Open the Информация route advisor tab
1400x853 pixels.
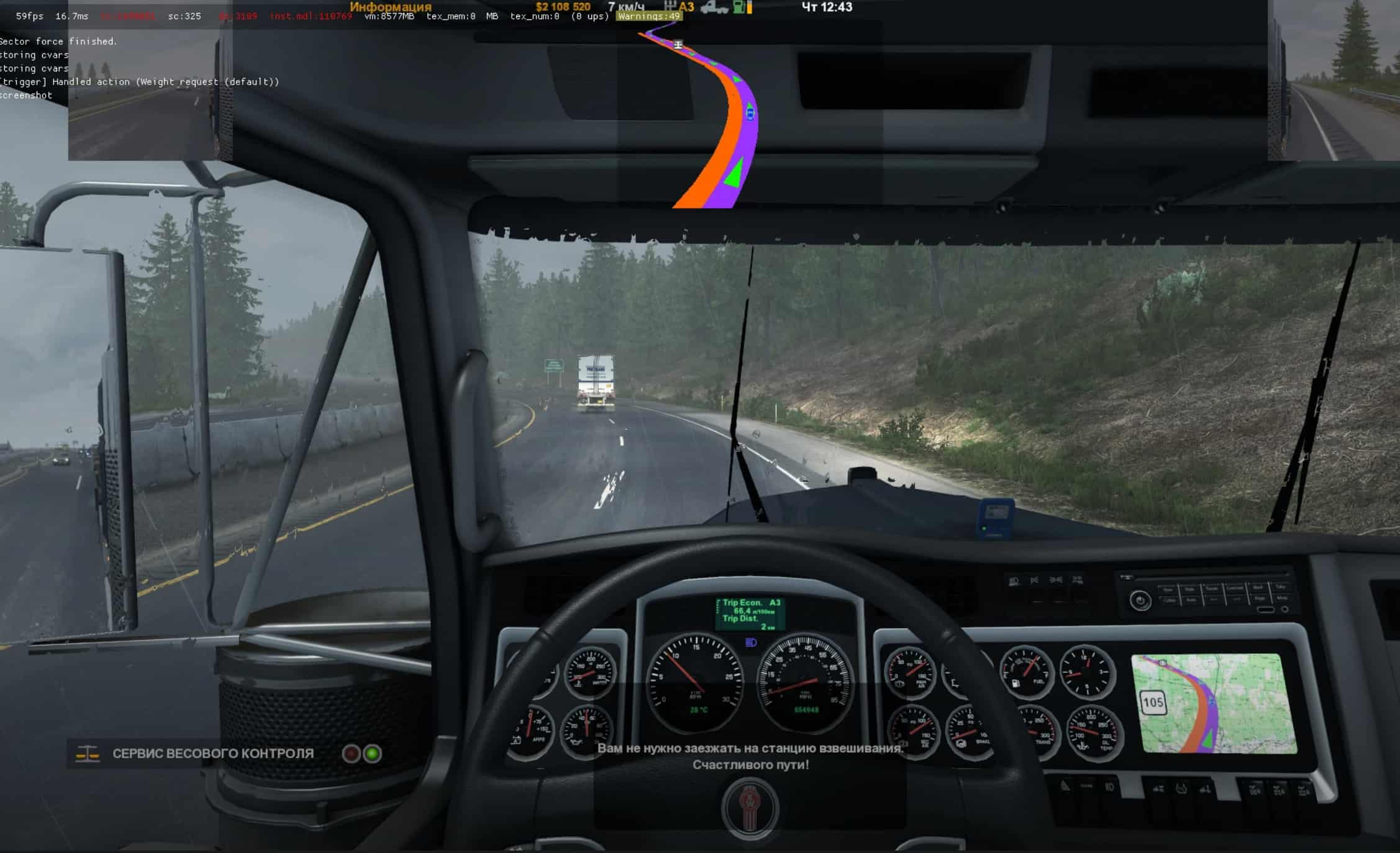pos(390,7)
